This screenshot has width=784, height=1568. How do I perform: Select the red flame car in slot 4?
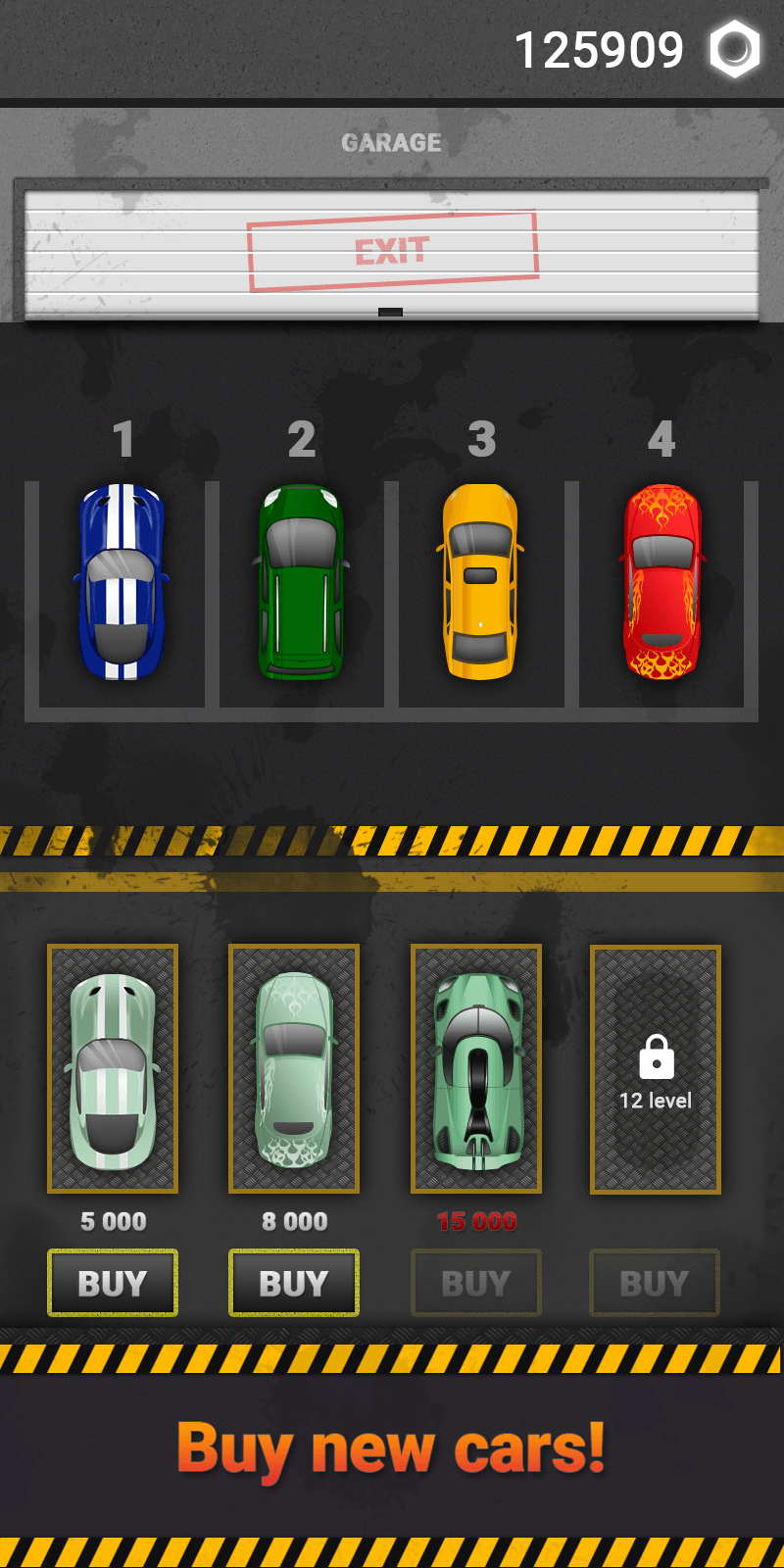pos(662,581)
